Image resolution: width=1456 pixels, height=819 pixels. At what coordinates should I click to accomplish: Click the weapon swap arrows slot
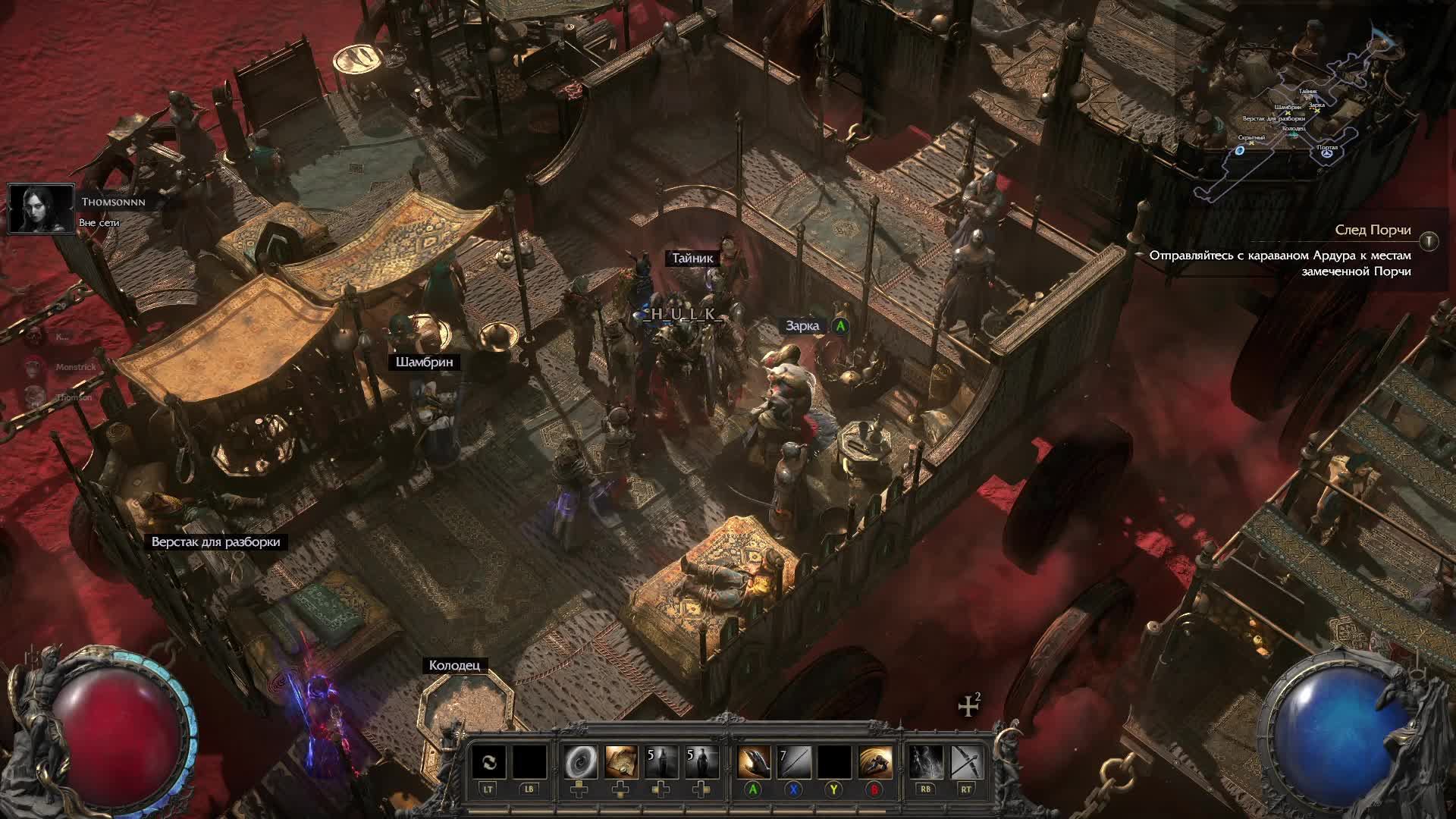pos(488,762)
